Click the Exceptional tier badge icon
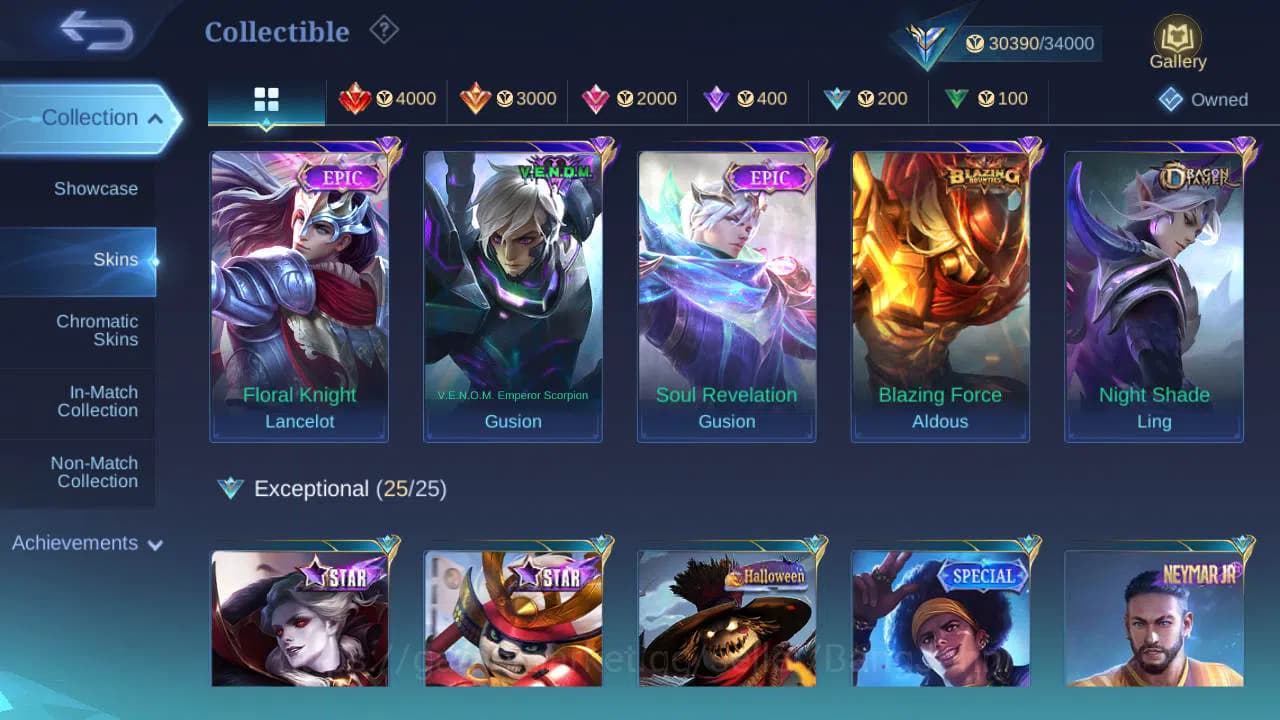 click(x=231, y=489)
